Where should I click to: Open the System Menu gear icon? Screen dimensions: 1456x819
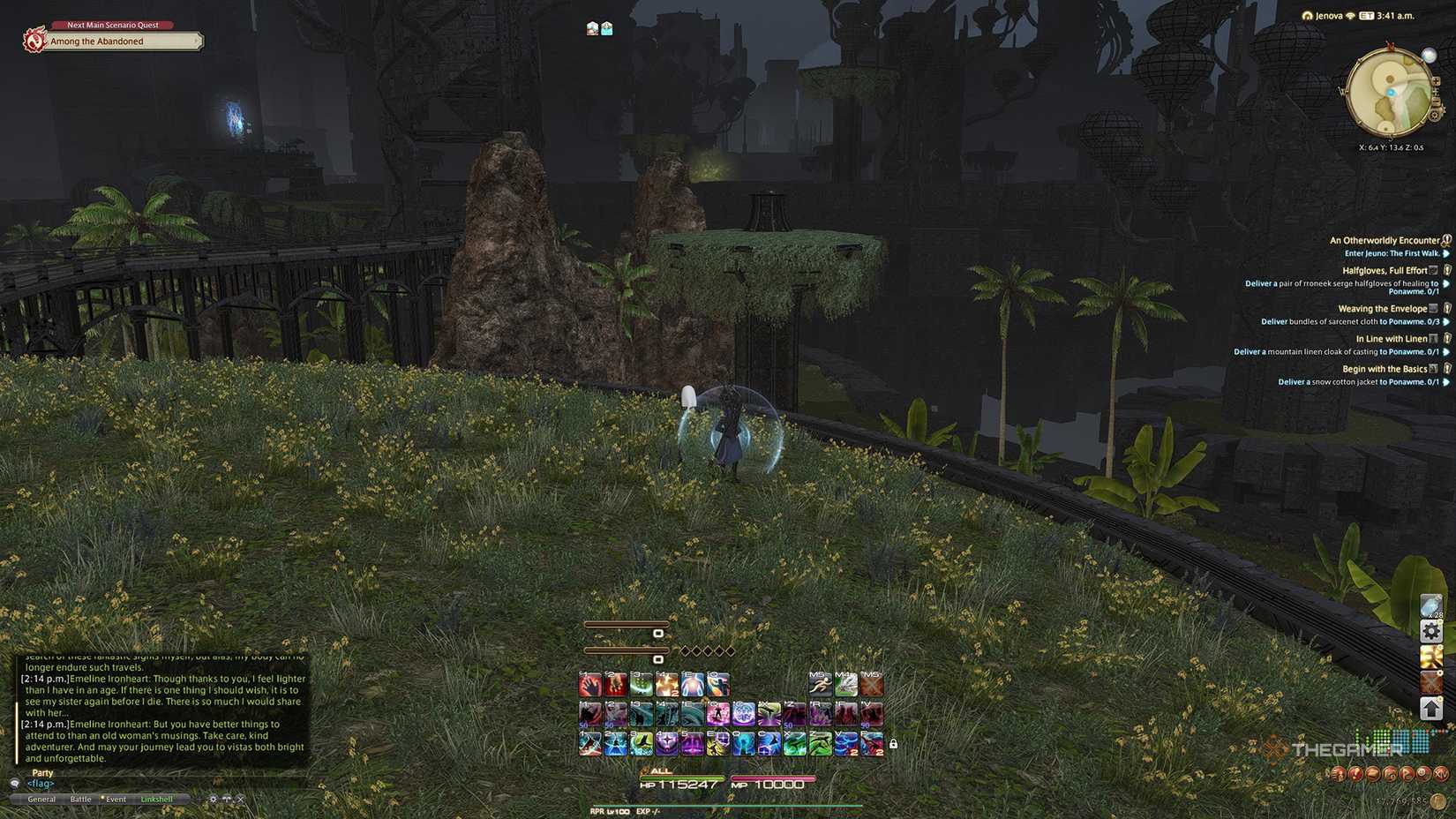coord(1431,630)
